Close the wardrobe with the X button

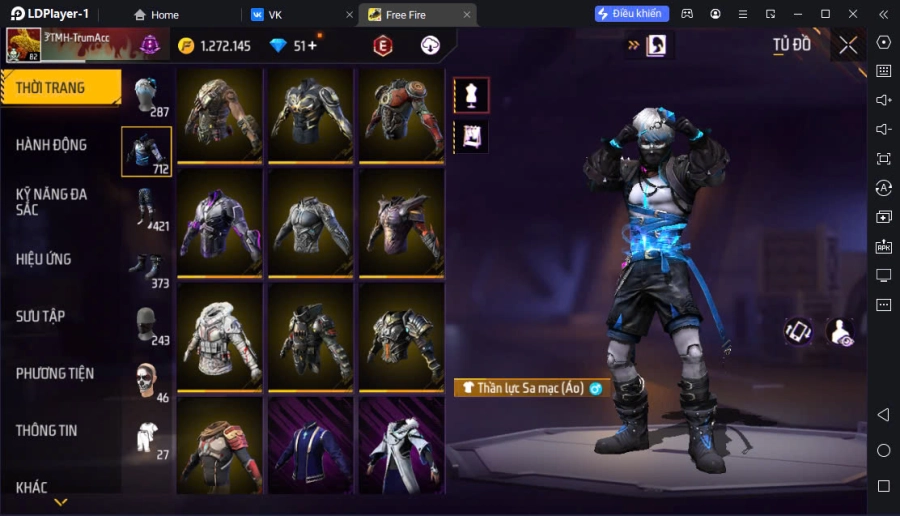(x=848, y=45)
